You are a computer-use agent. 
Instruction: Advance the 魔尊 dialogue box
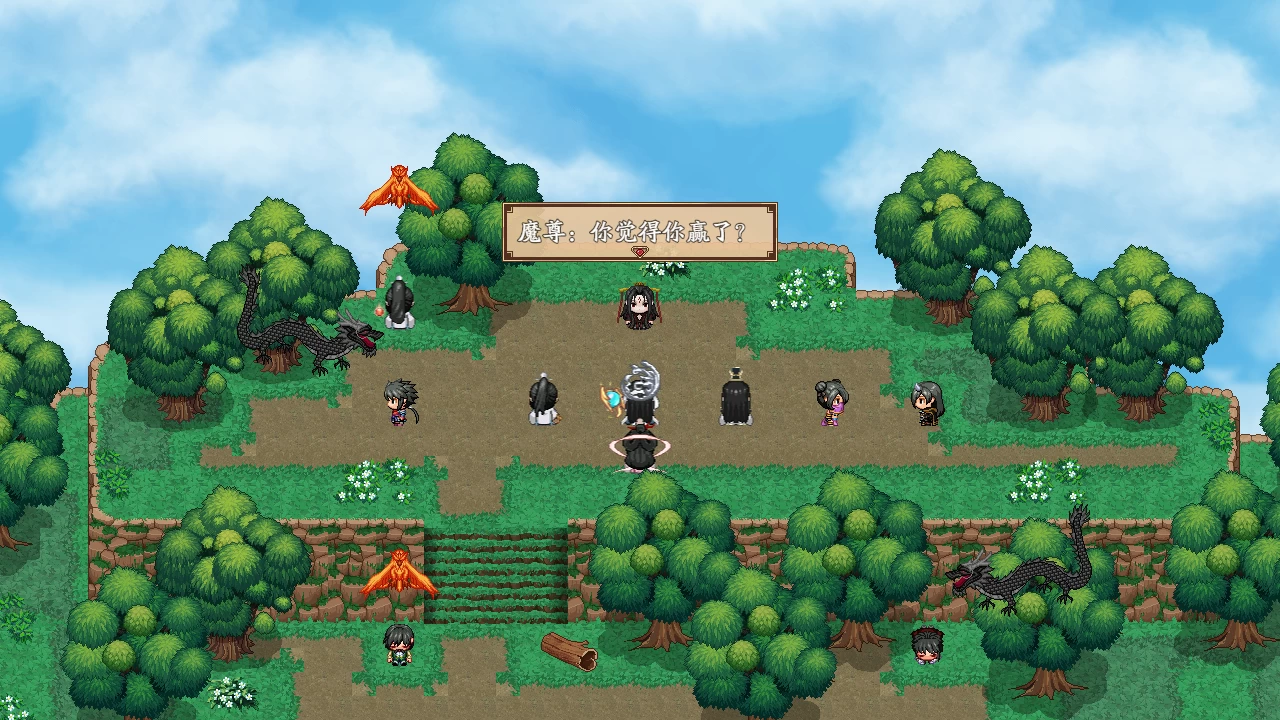click(637, 230)
